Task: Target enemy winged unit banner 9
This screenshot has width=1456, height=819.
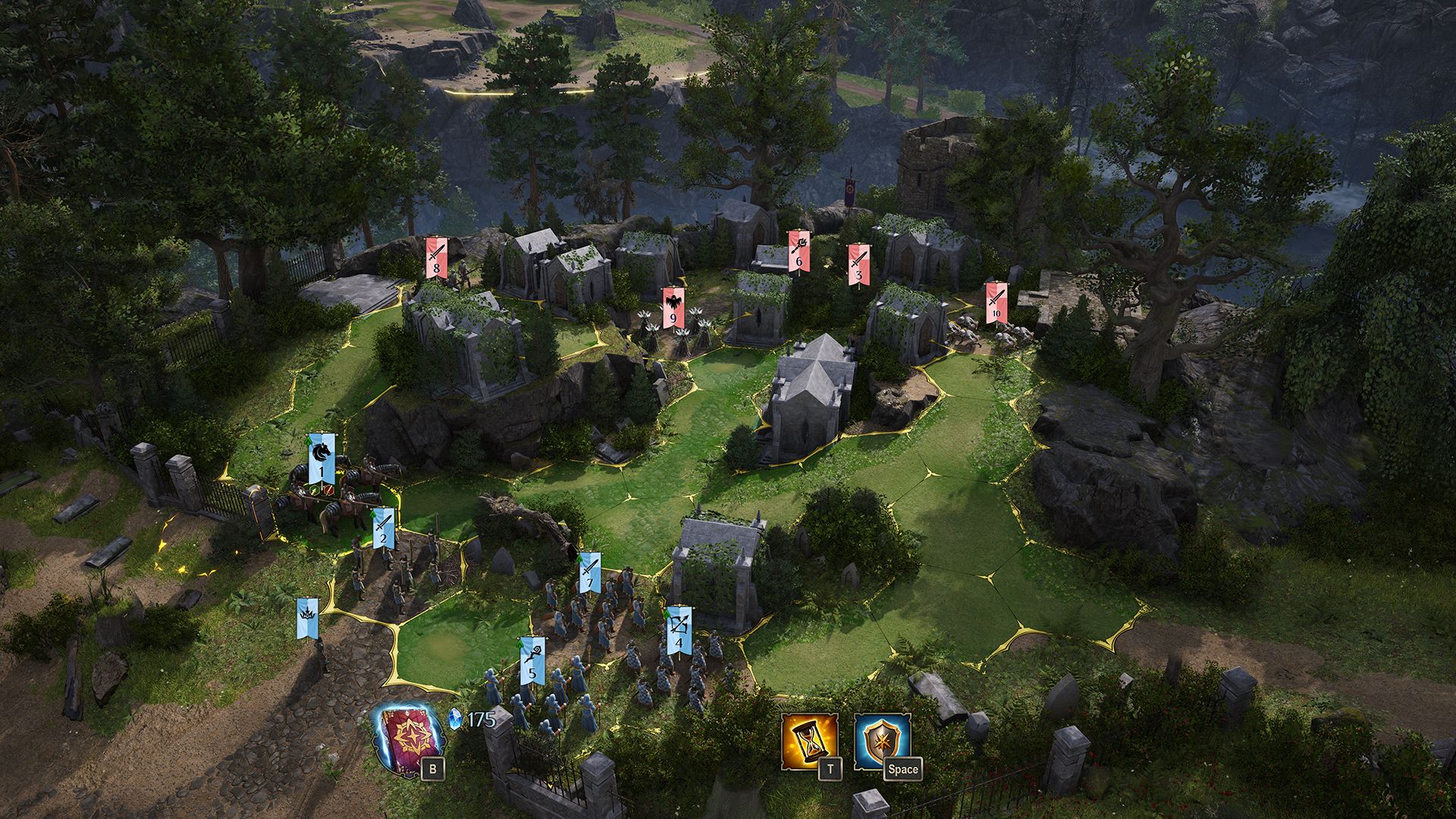Action: pyautogui.click(x=673, y=308)
